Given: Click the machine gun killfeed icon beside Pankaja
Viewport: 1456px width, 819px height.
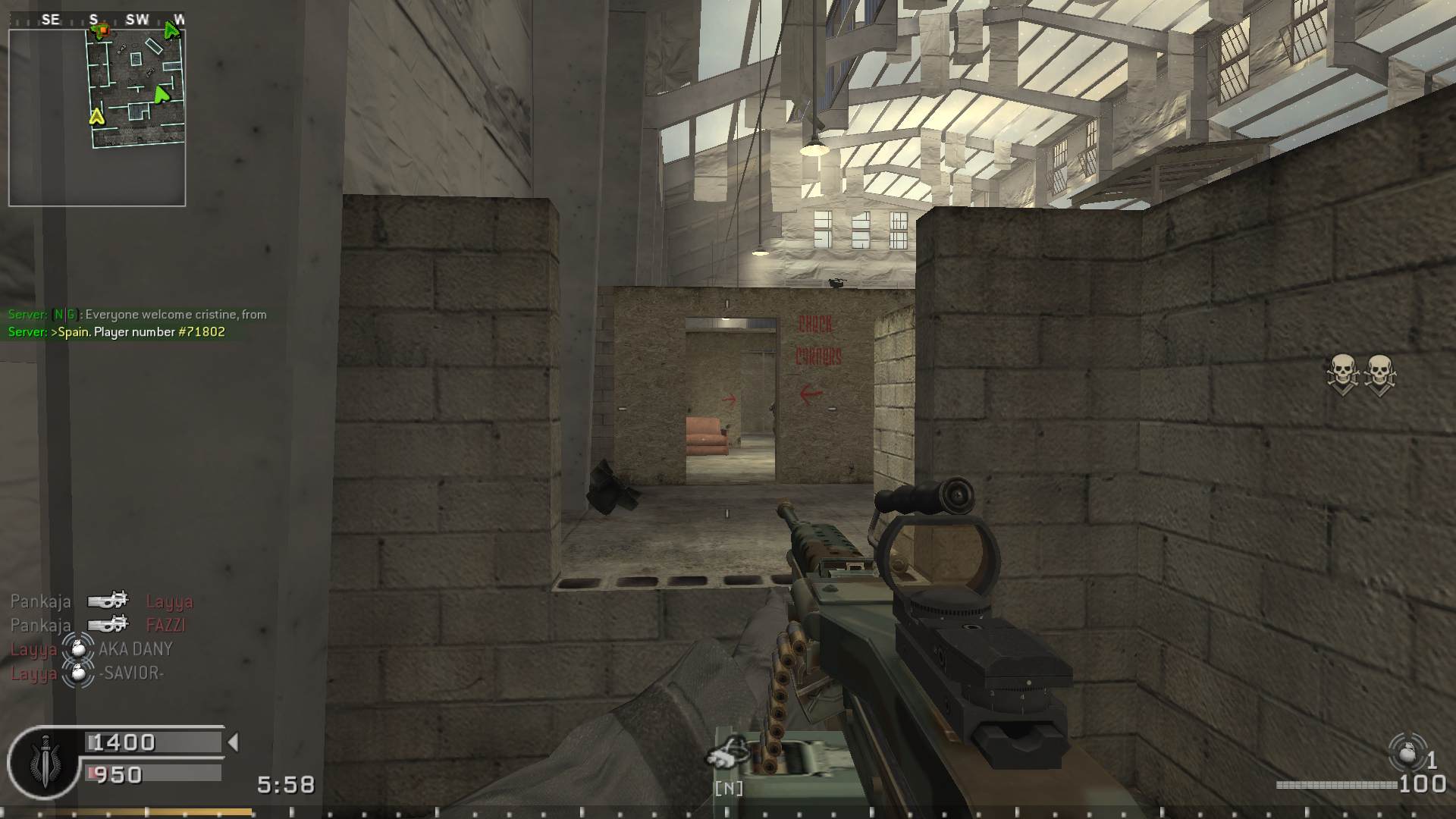Looking at the screenshot, I should coord(108,601).
